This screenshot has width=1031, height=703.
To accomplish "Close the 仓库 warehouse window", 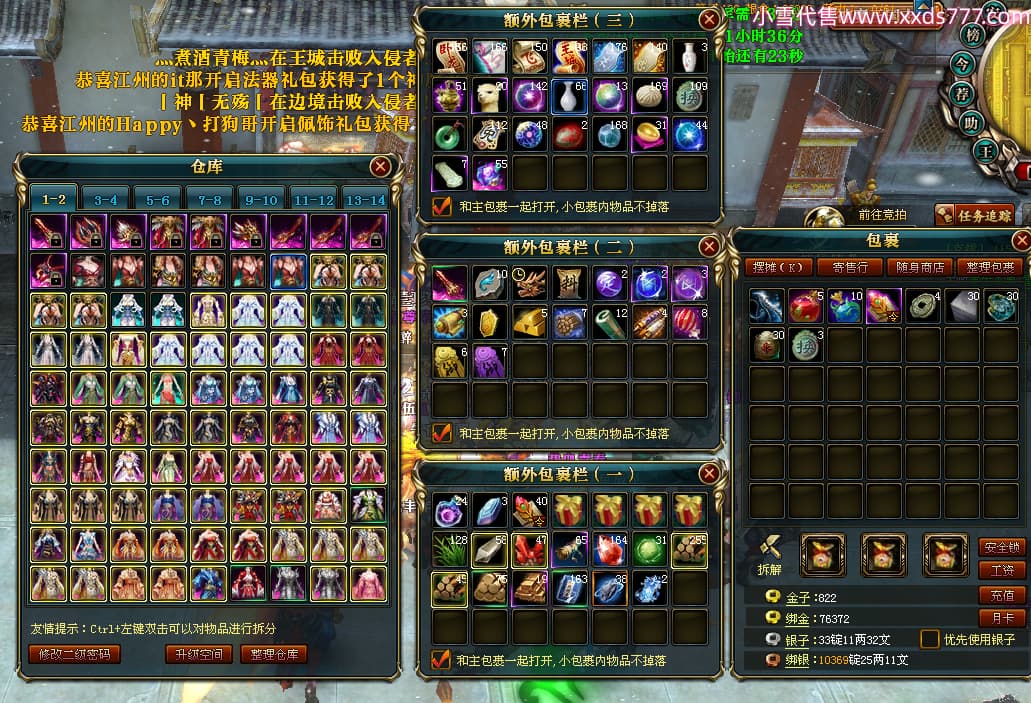I will pyautogui.click(x=380, y=167).
